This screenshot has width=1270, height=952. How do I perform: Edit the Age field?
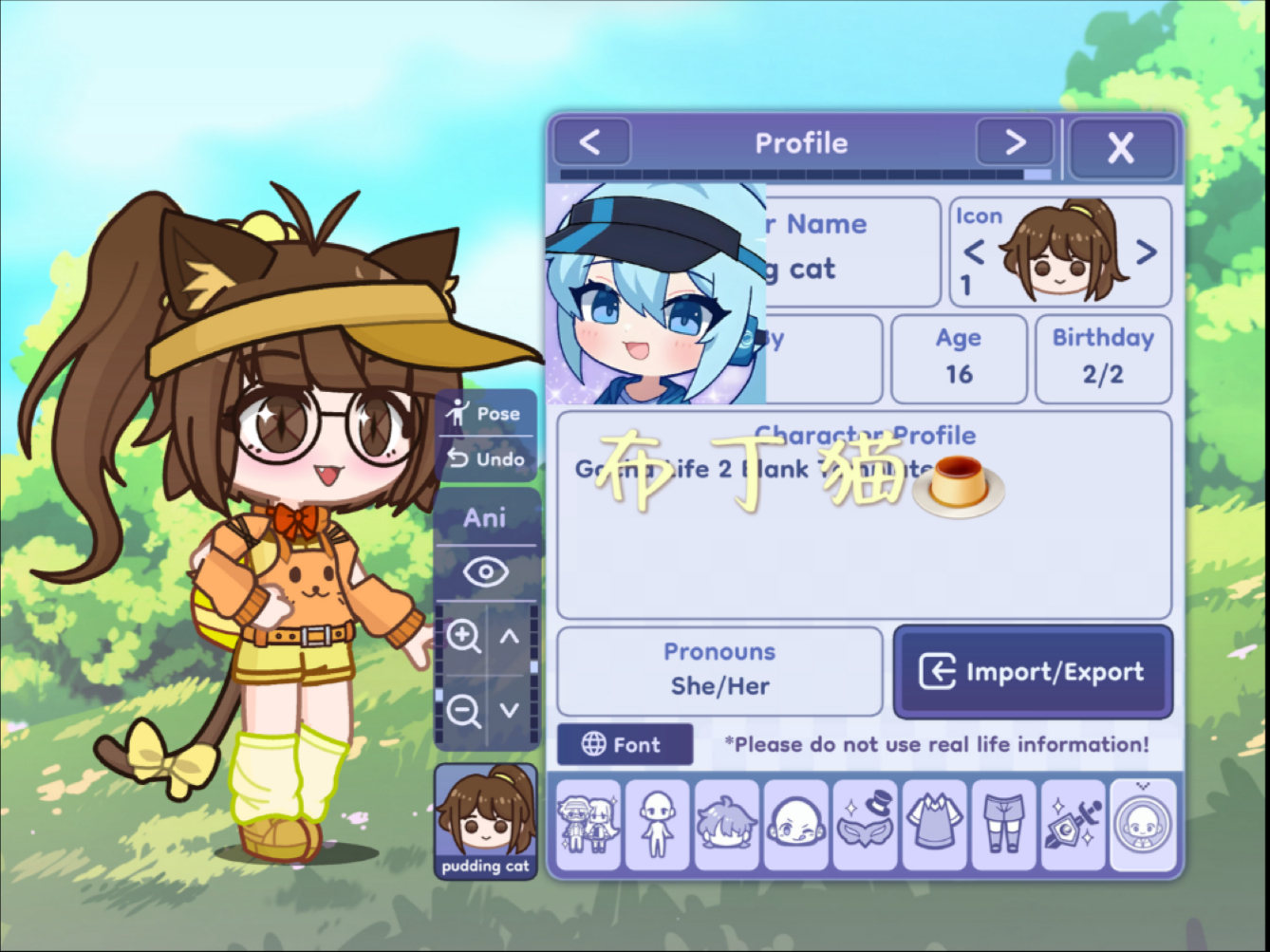click(959, 359)
